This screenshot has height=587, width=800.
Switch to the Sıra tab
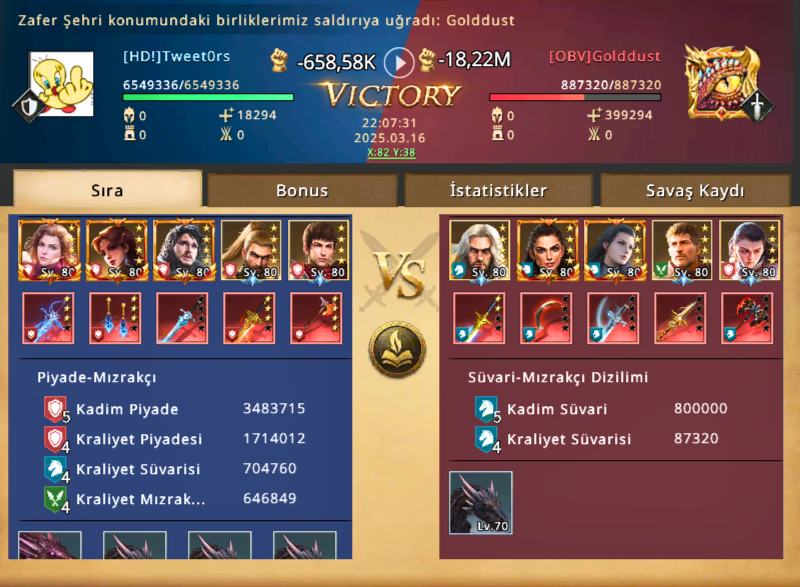107,190
